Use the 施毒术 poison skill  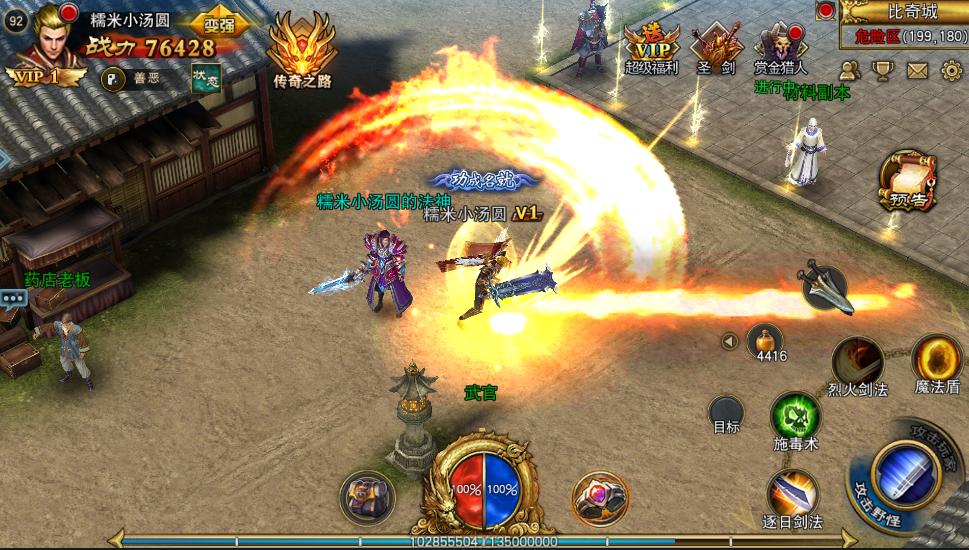pyautogui.click(x=795, y=417)
